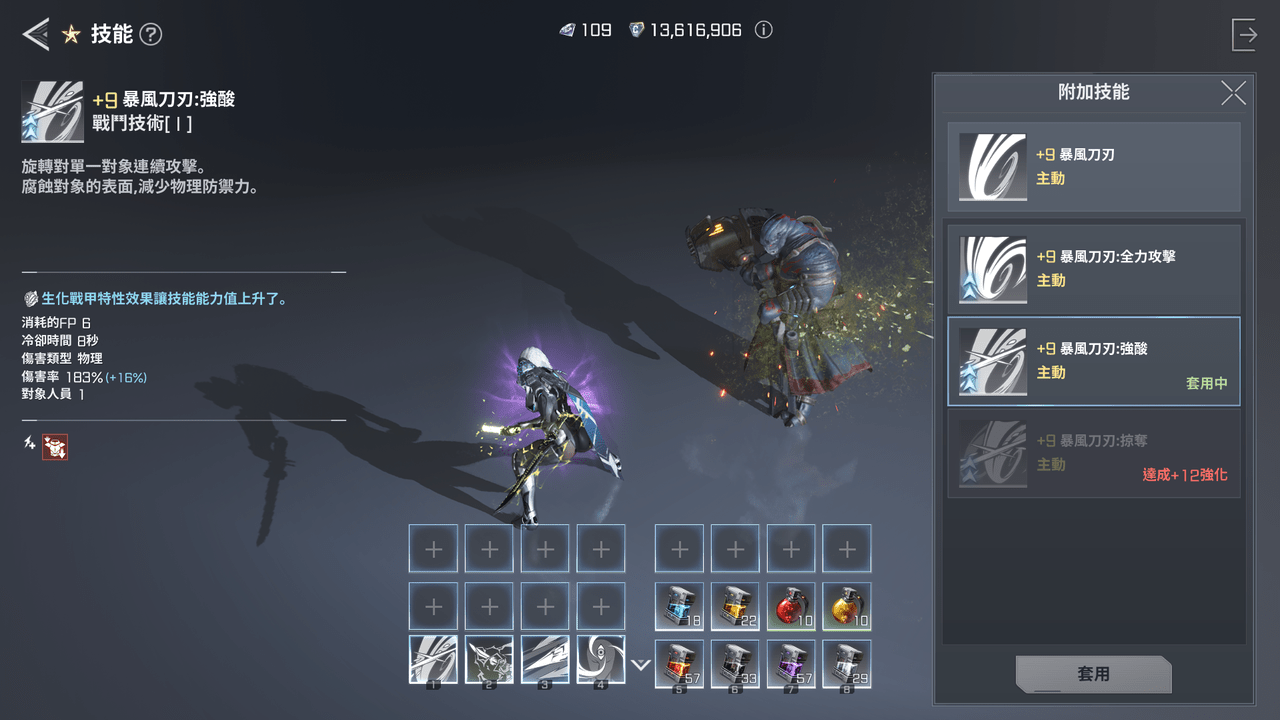Close the 附加技能 panel
This screenshot has width=1280, height=720.
click(1233, 93)
